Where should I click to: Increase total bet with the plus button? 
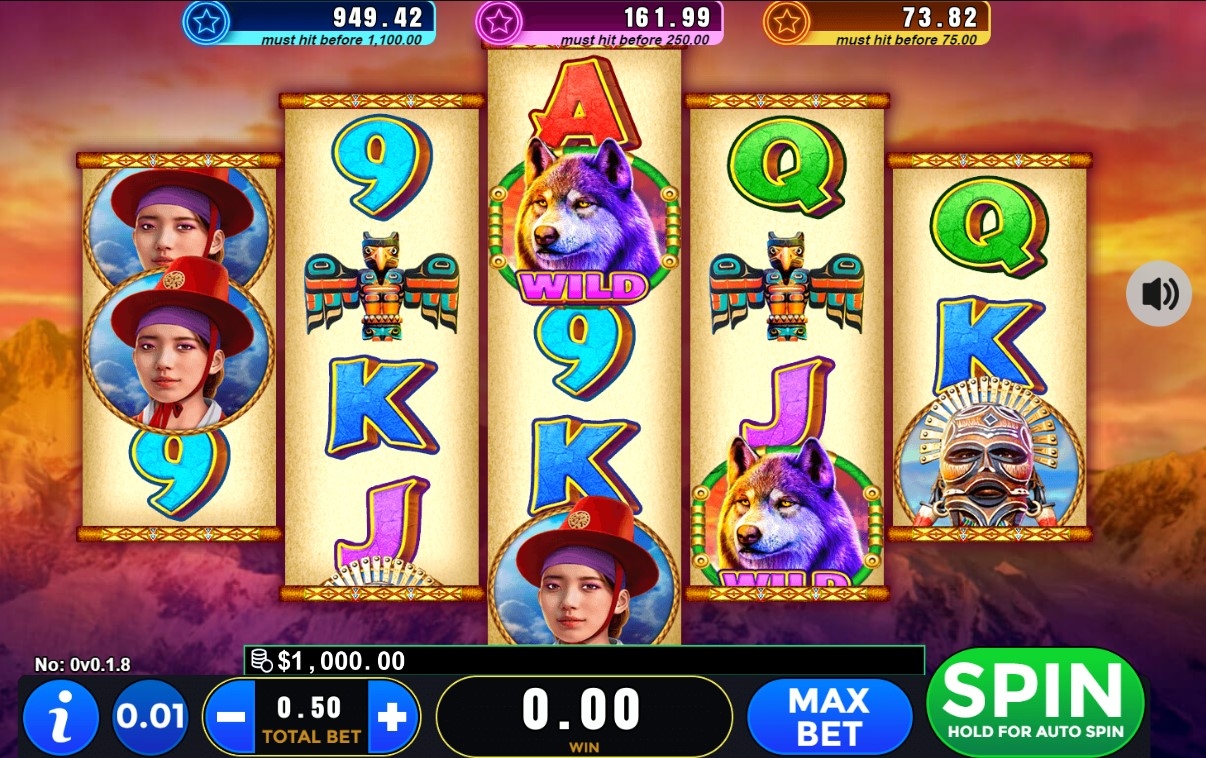[x=393, y=717]
